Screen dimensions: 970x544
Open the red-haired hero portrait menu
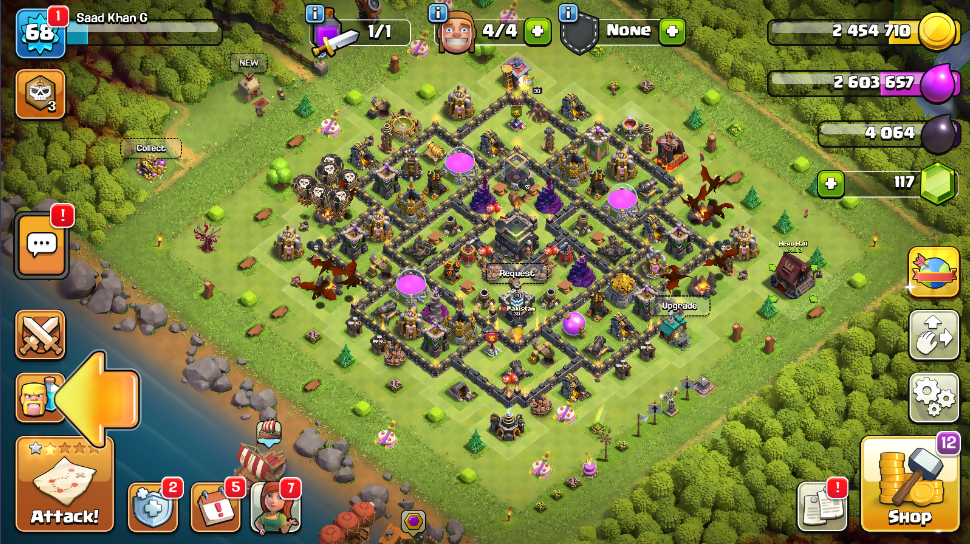[274, 506]
